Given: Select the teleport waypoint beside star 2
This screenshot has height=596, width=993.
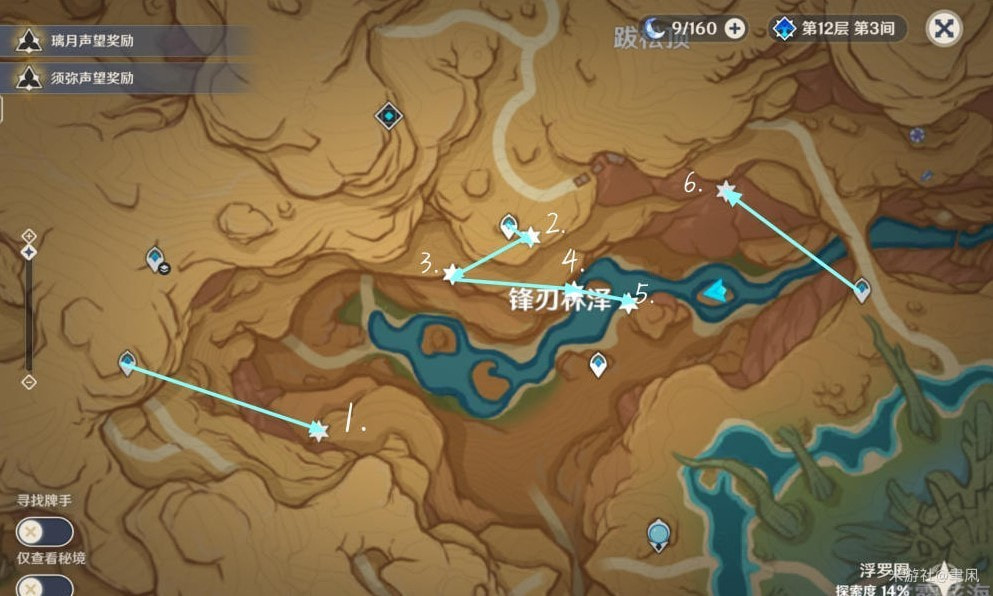Looking at the screenshot, I should click(x=509, y=224).
